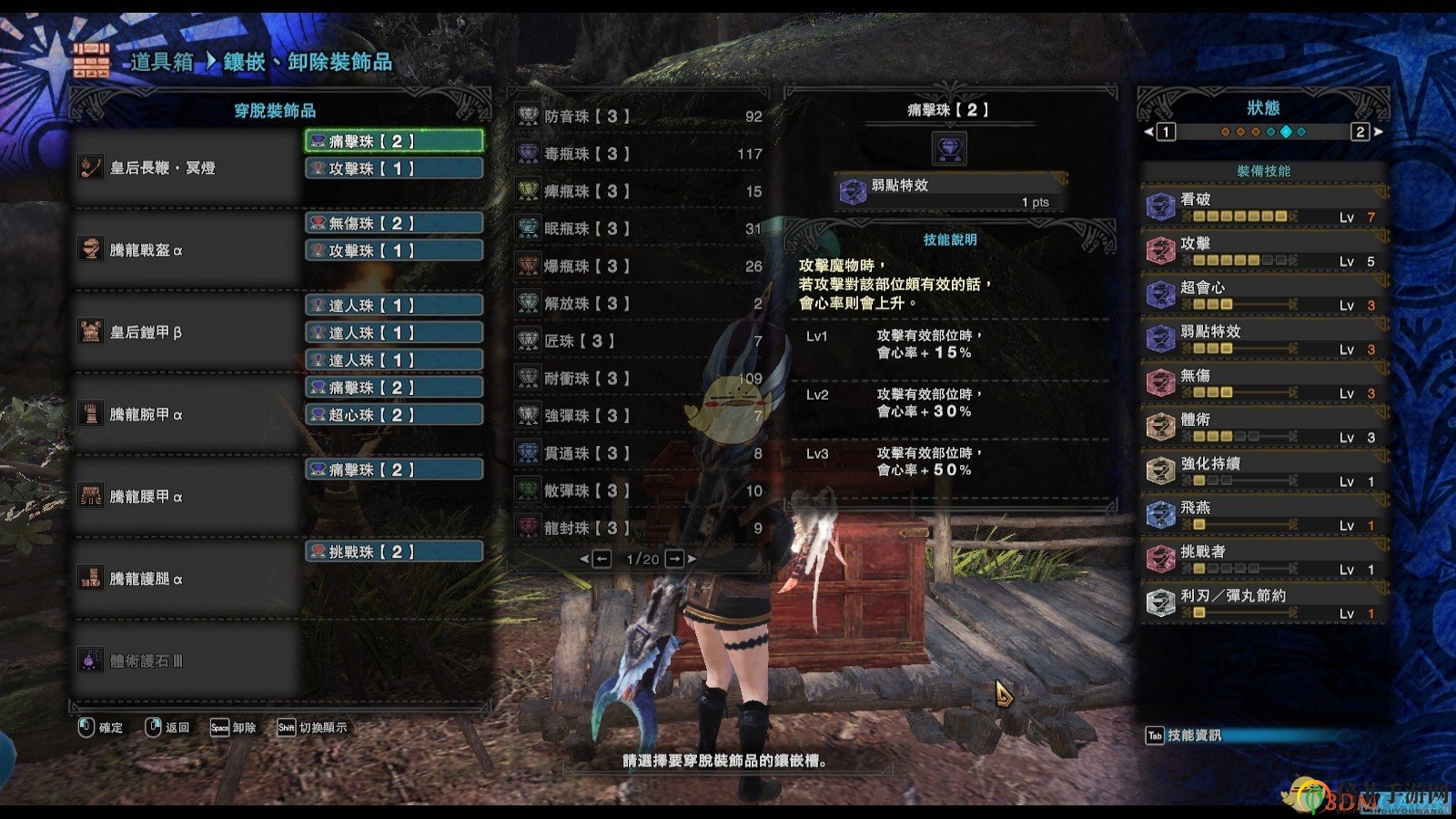Go to next decoration list page

674,559
